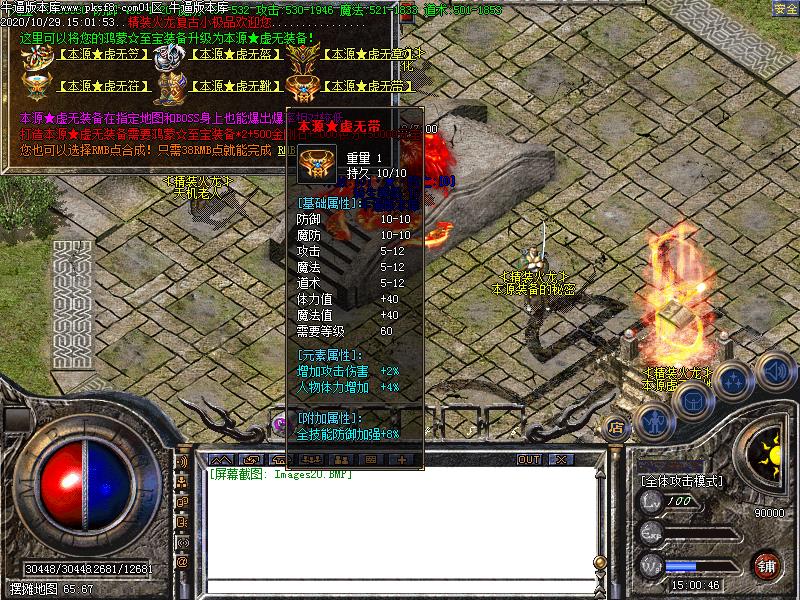Close the chat panel with X
Image resolution: width=800 pixels, height=600 pixels.
click(x=562, y=459)
